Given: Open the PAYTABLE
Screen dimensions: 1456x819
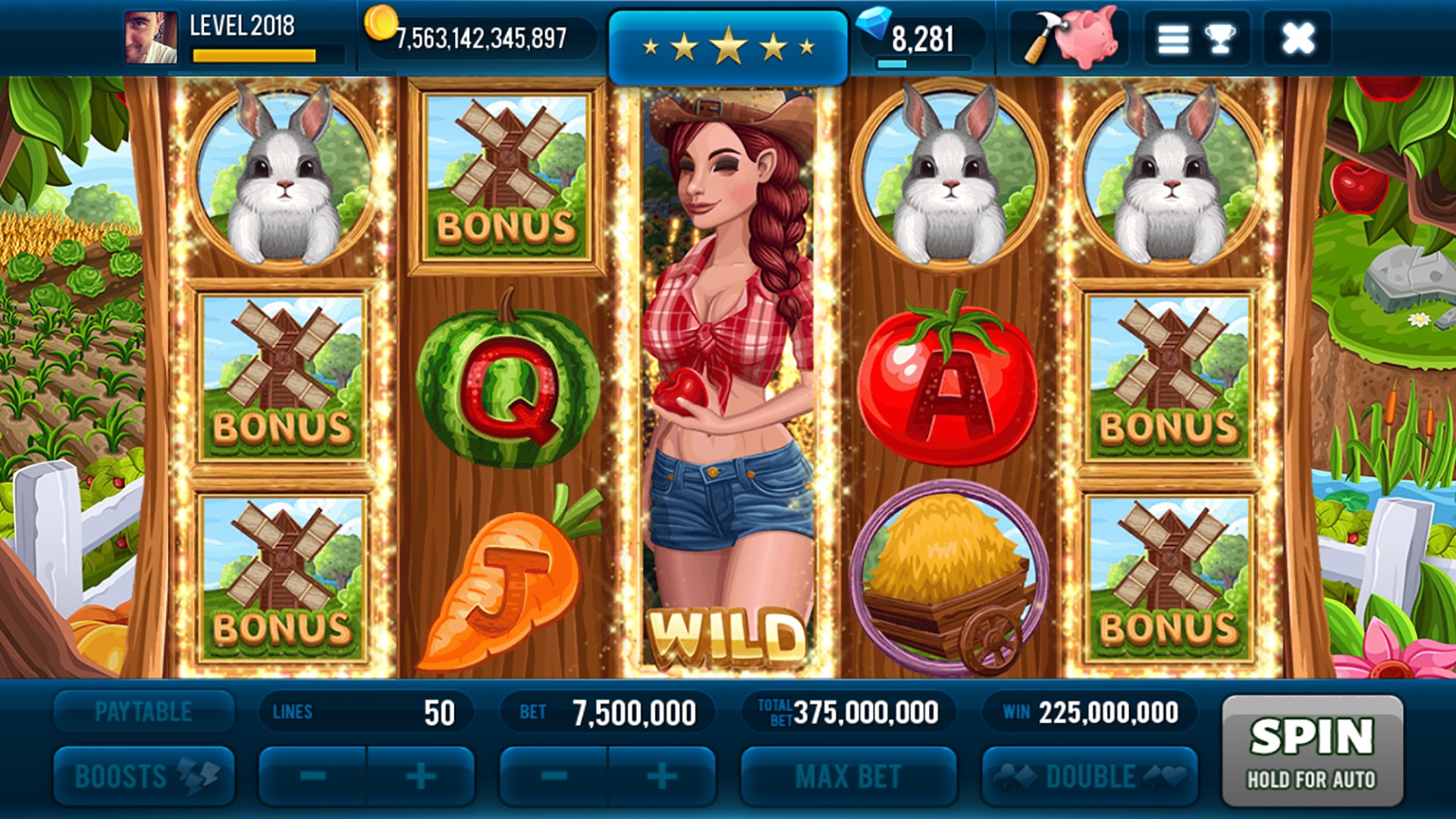Looking at the screenshot, I should (x=144, y=711).
